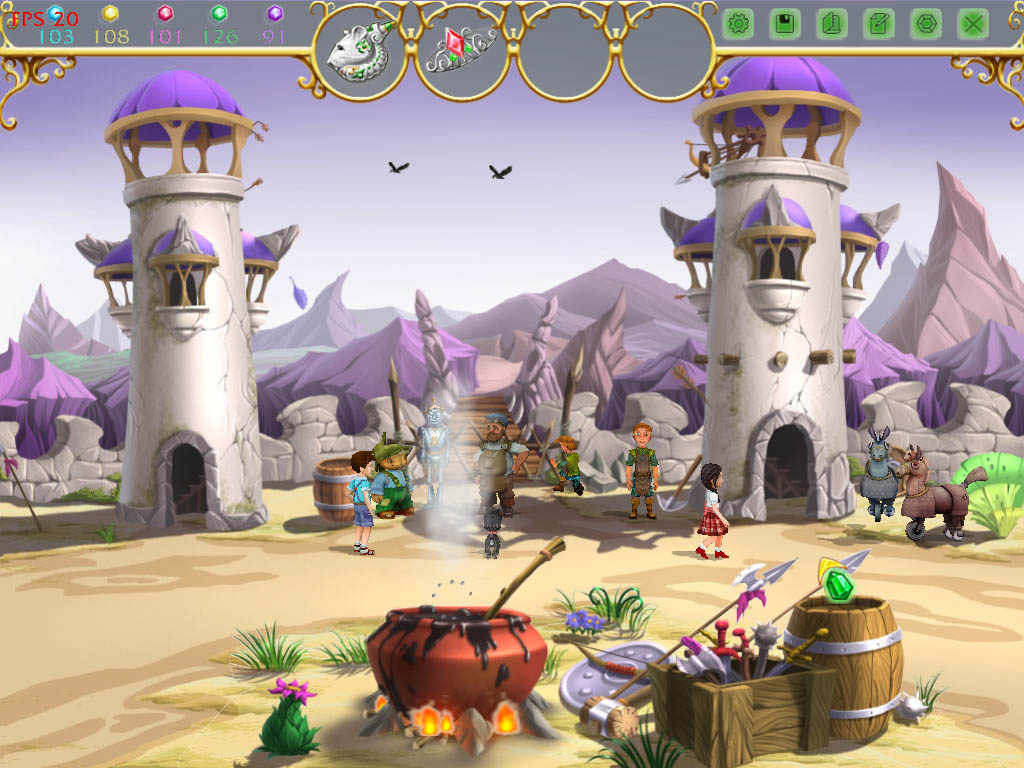1024x768 pixels.
Task: Select the silver mouse whistle inventory slot
Action: pos(360,50)
